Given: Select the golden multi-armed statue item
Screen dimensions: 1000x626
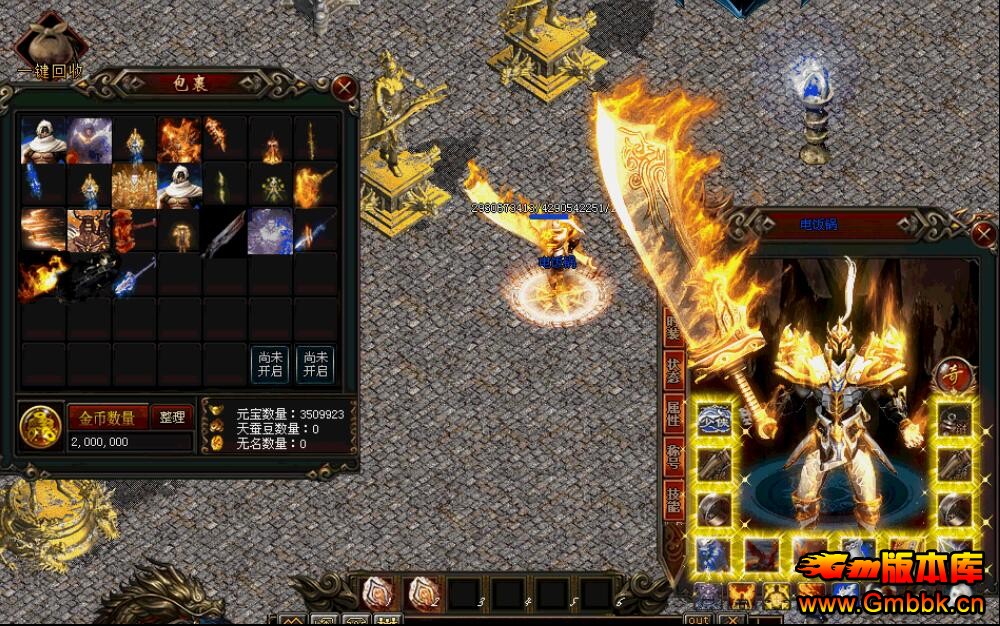Looking at the screenshot, I should coord(134,186).
